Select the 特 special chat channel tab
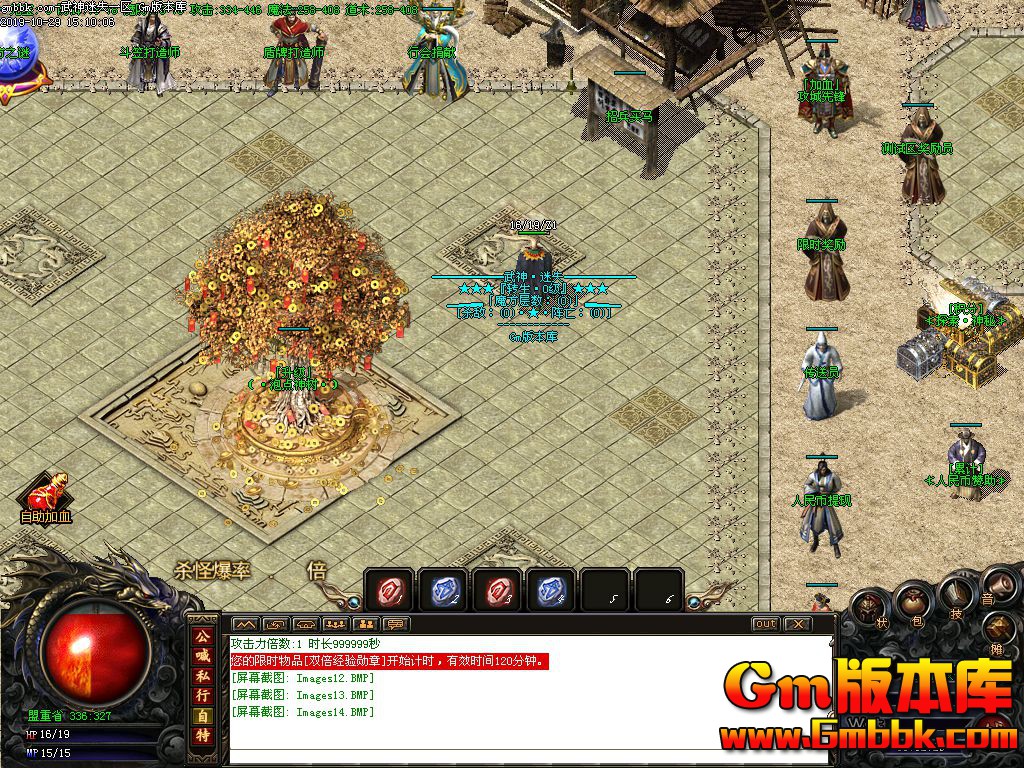The width and height of the screenshot is (1024, 768). tap(203, 736)
